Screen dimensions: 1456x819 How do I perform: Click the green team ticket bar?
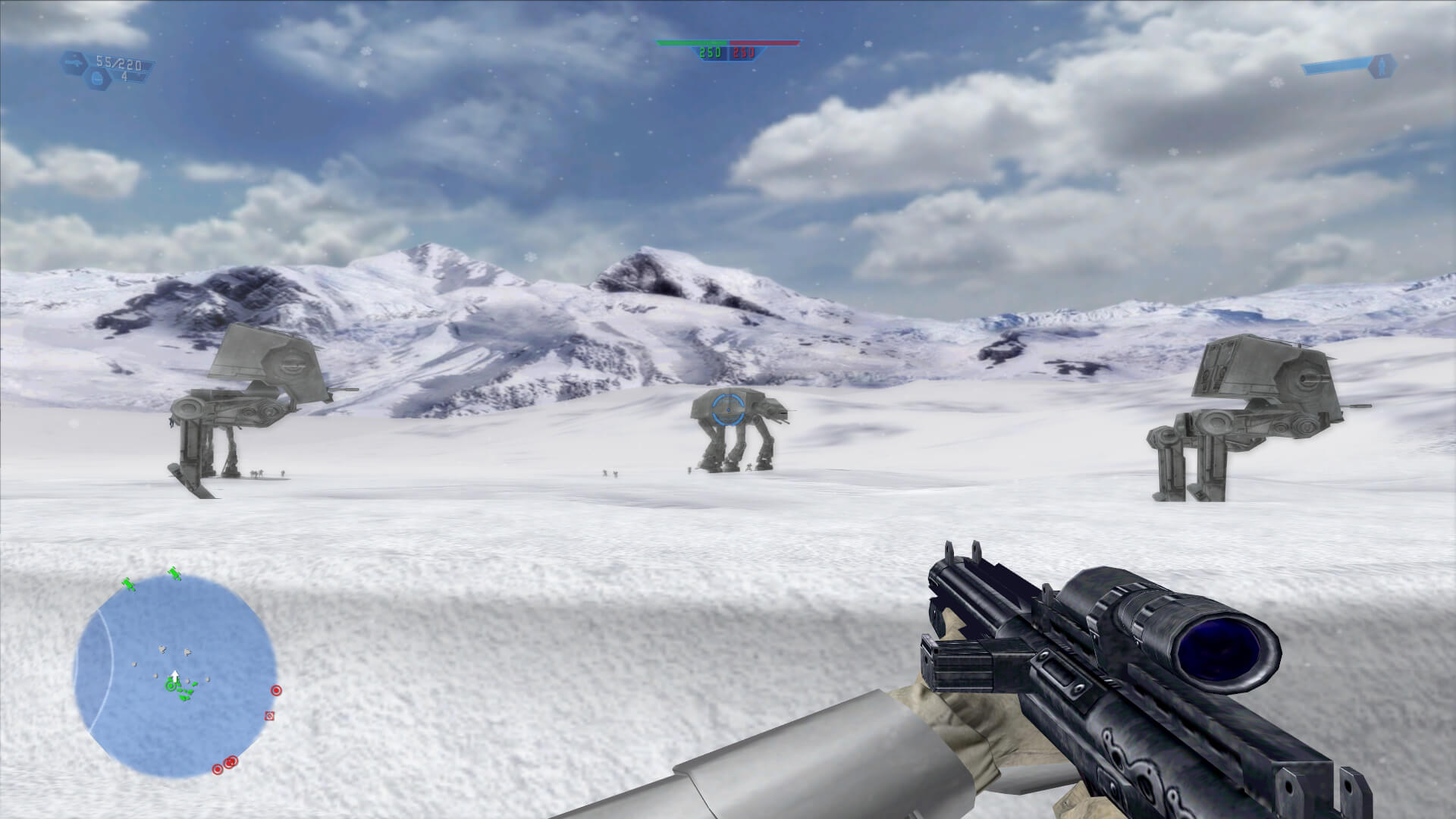point(692,44)
